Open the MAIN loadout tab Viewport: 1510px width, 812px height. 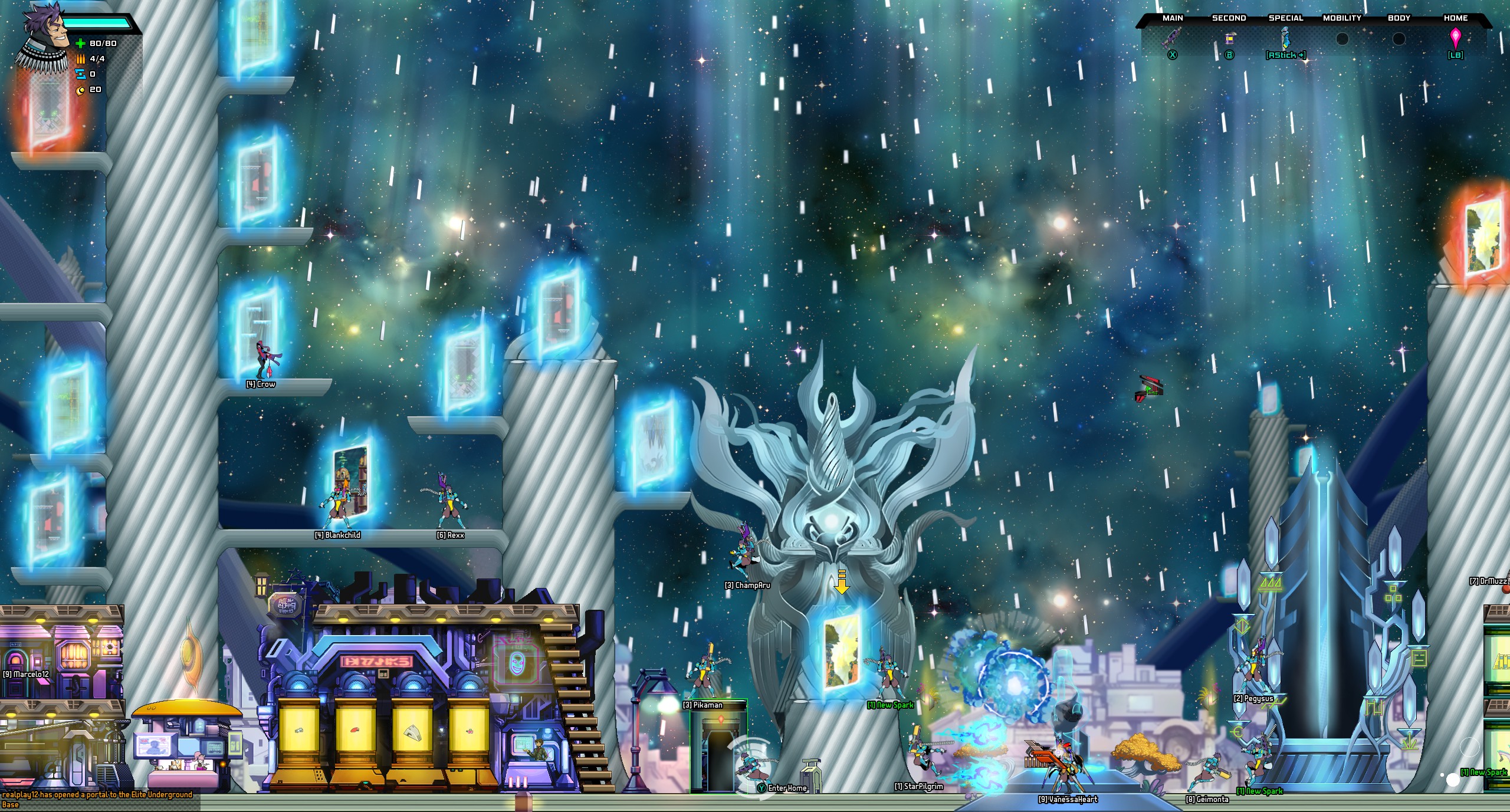tap(1173, 18)
